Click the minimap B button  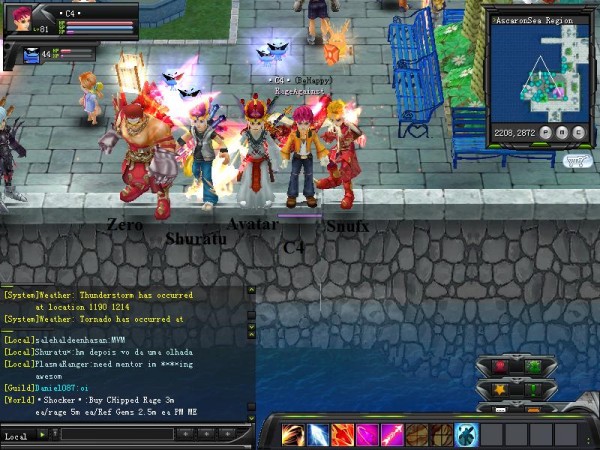563,132
